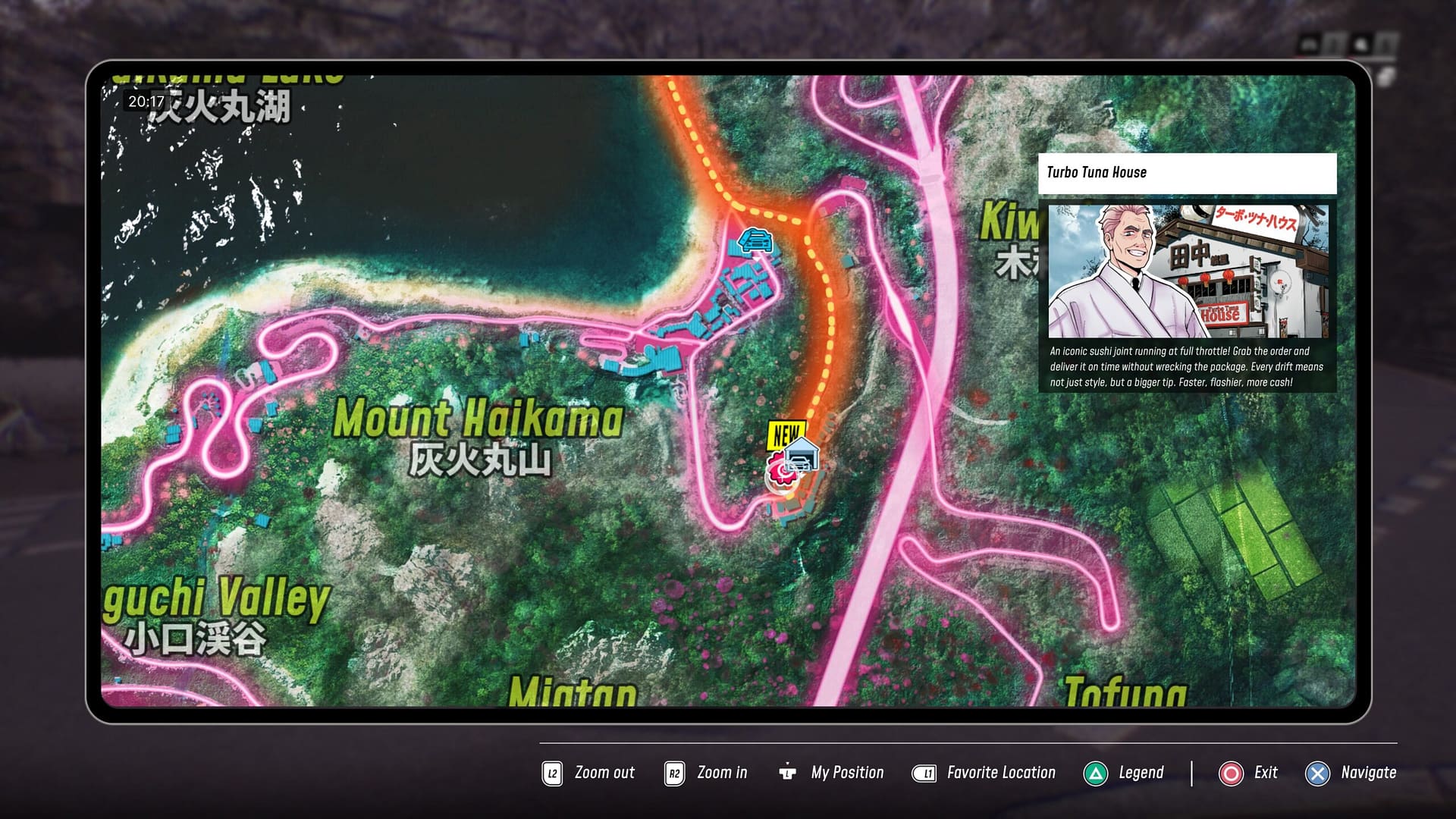This screenshot has width=1456, height=819.
Task: Click the Turbo Tuna House preview image
Action: point(1188,271)
